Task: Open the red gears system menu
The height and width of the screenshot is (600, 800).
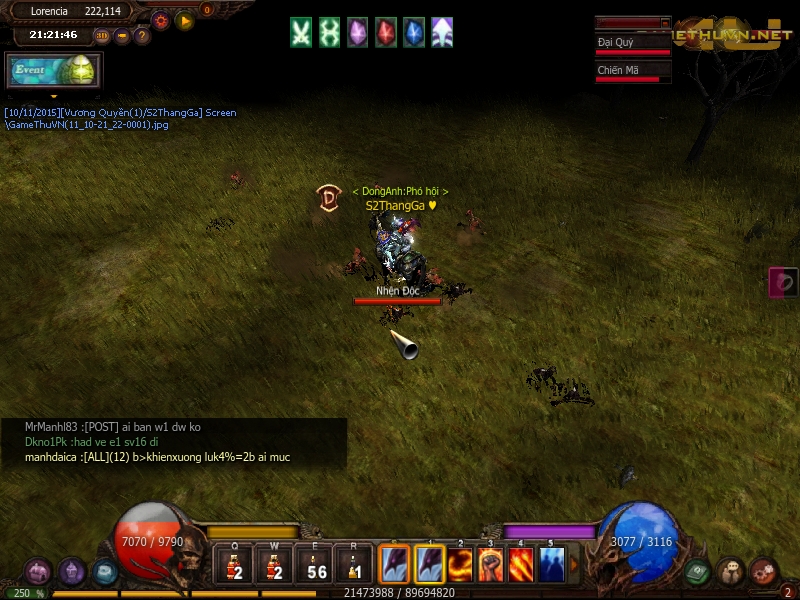Action: [764, 572]
